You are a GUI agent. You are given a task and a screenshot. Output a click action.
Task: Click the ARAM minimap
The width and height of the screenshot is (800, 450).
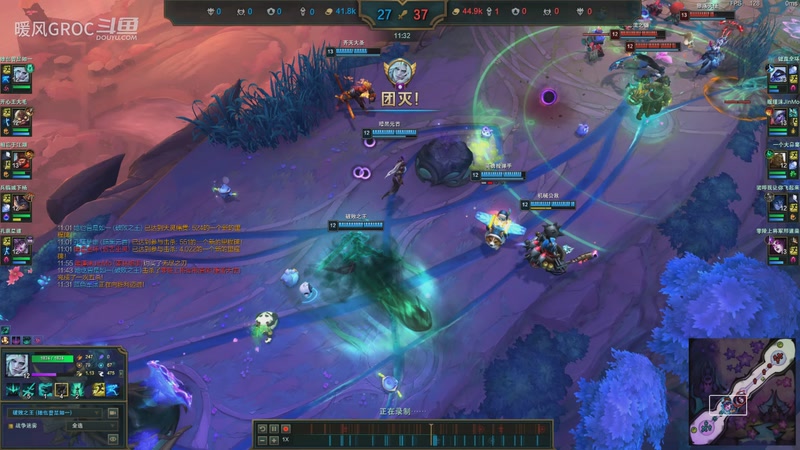(741, 392)
